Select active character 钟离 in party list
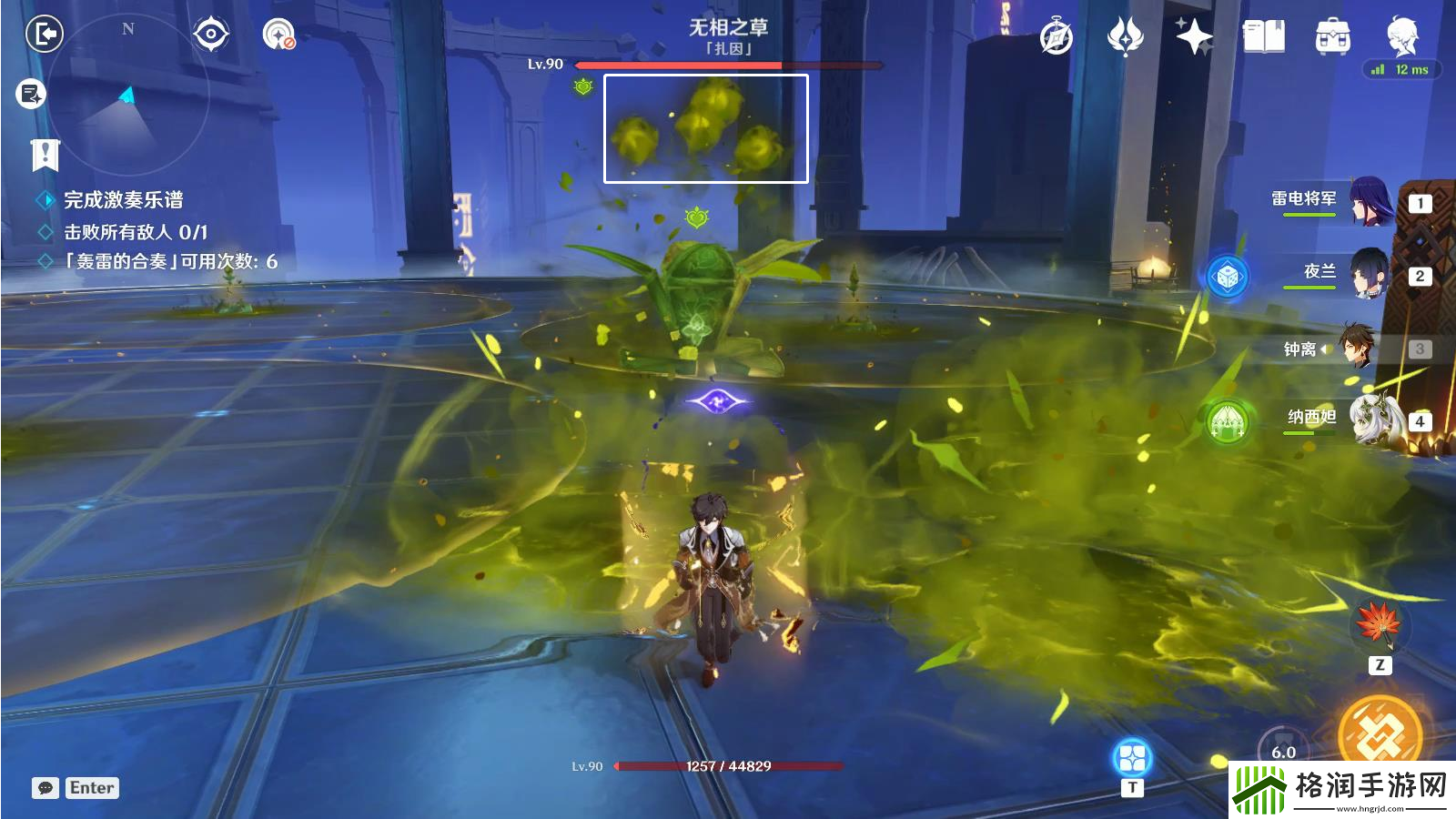The height and width of the screenshot is (819, 1456). (1356, 348)
